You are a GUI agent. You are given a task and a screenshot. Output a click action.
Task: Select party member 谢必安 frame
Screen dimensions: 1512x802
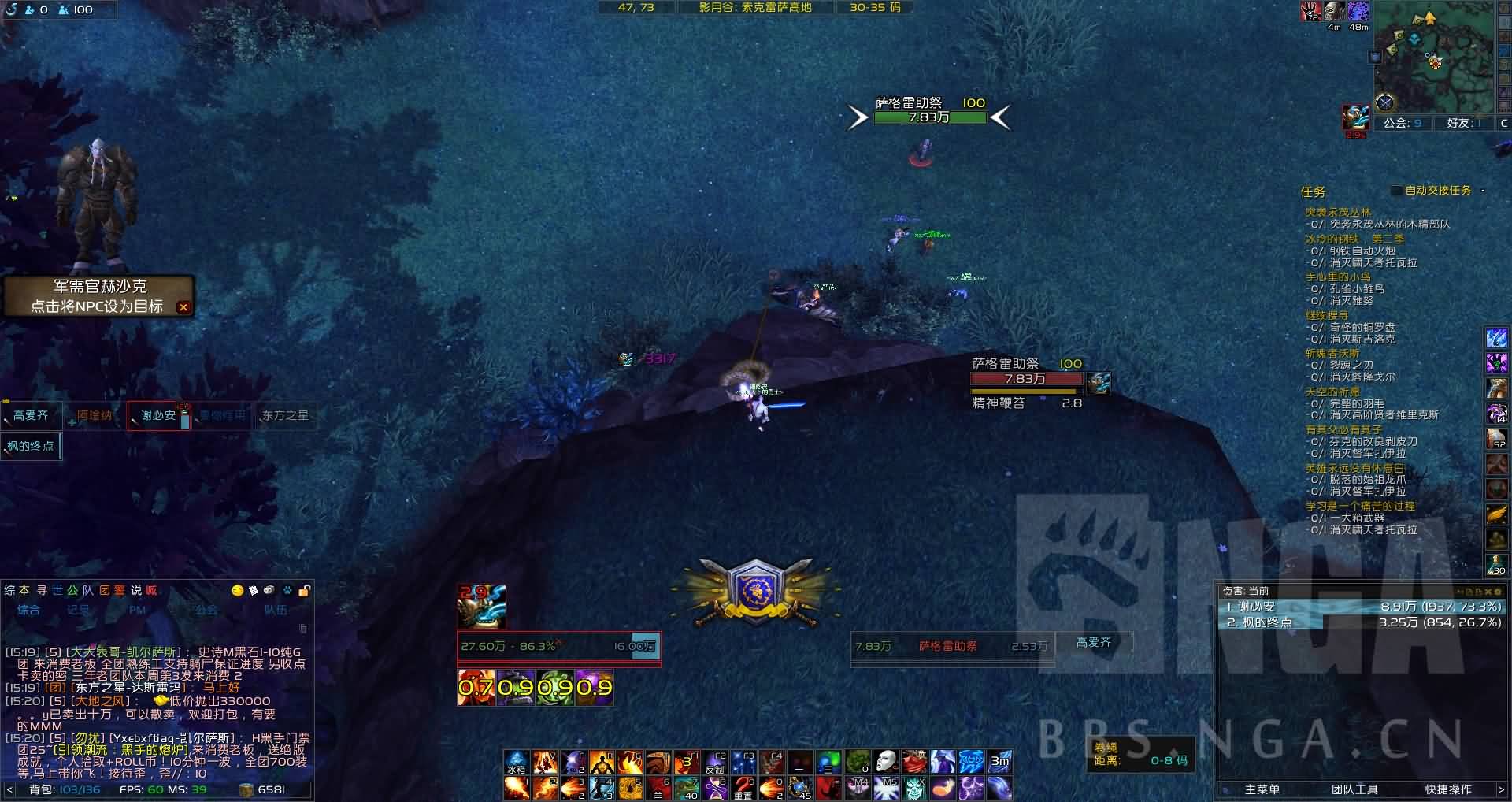[x=158, y=415]
